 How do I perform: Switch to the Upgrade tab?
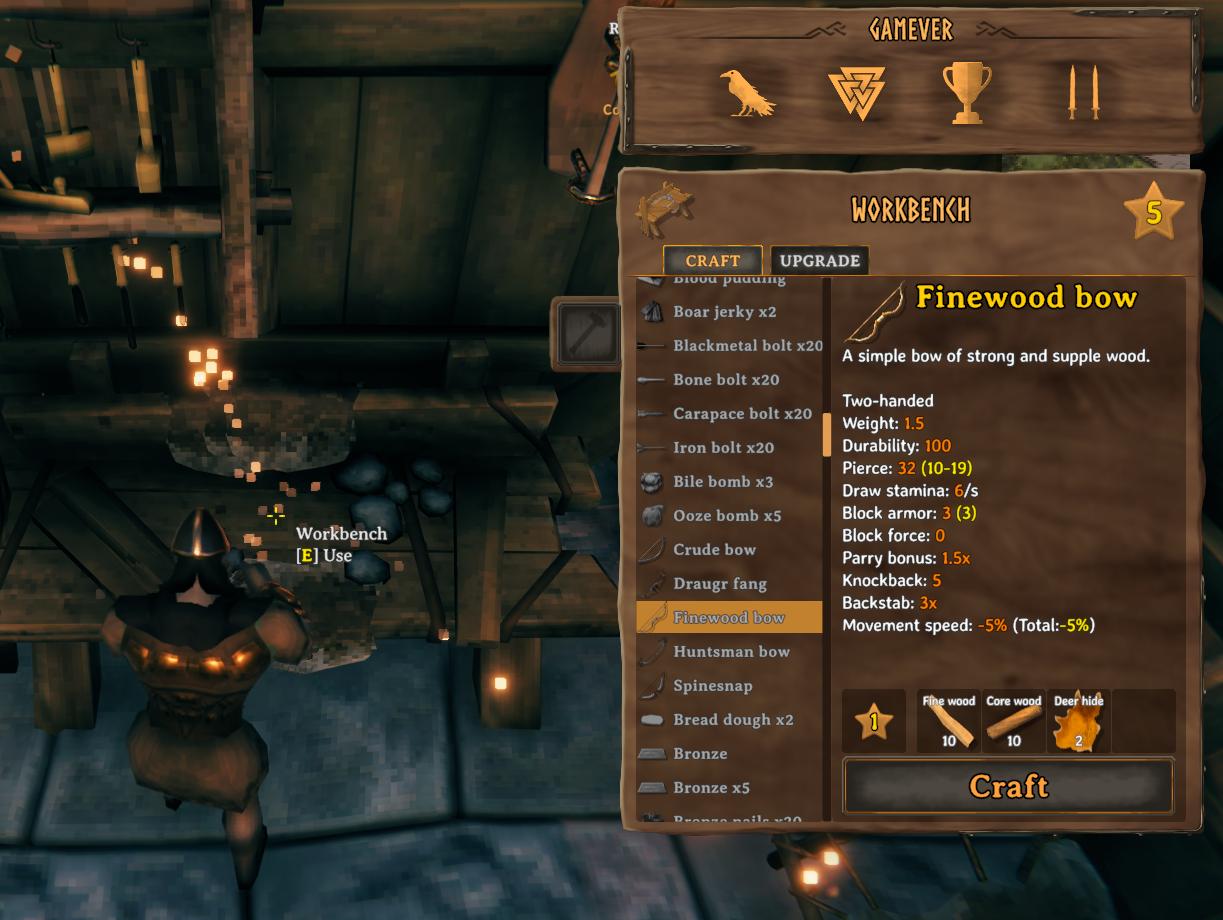tap(819, 261)
